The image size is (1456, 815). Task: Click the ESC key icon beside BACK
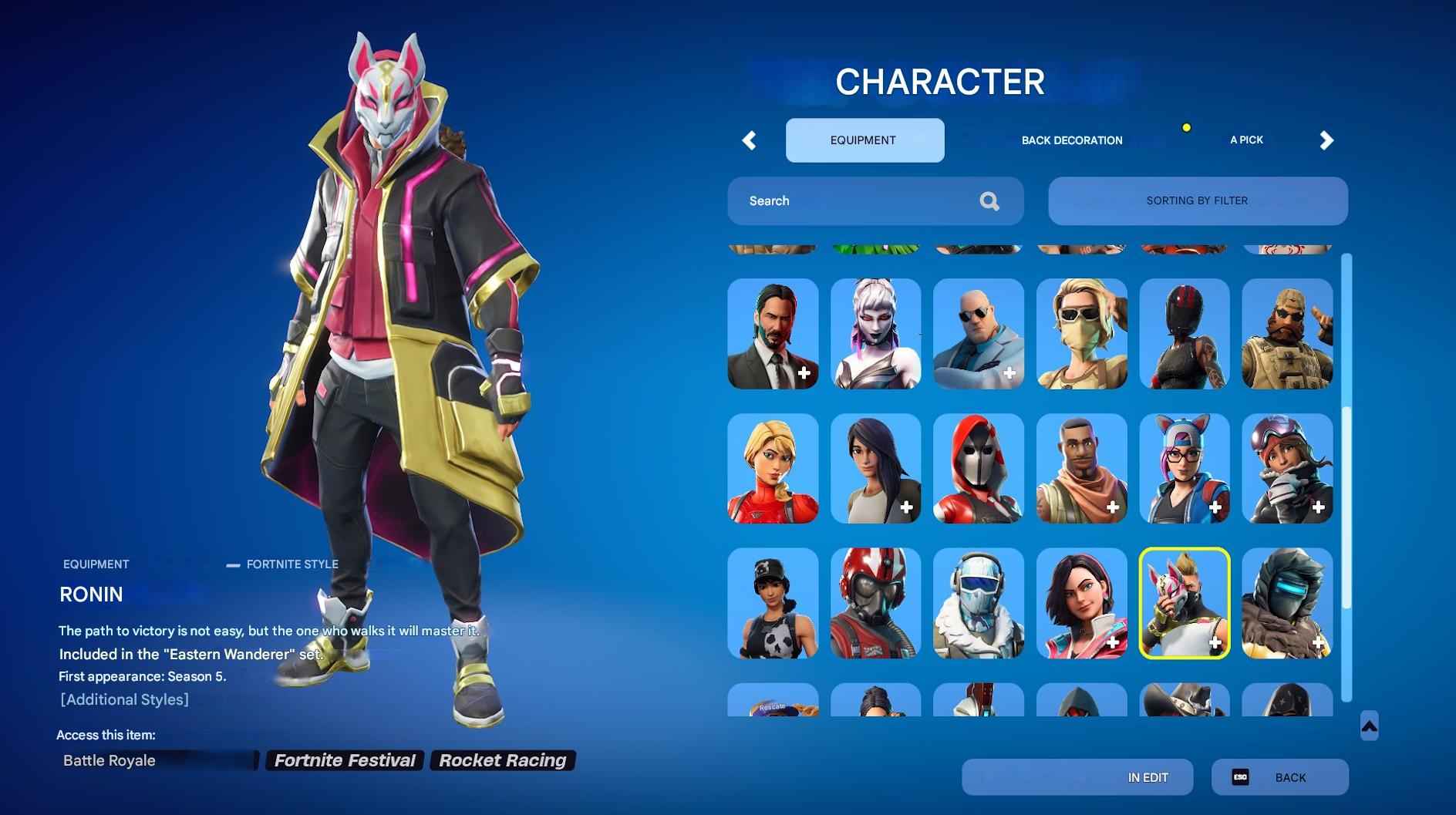[x=1242, y=777]
